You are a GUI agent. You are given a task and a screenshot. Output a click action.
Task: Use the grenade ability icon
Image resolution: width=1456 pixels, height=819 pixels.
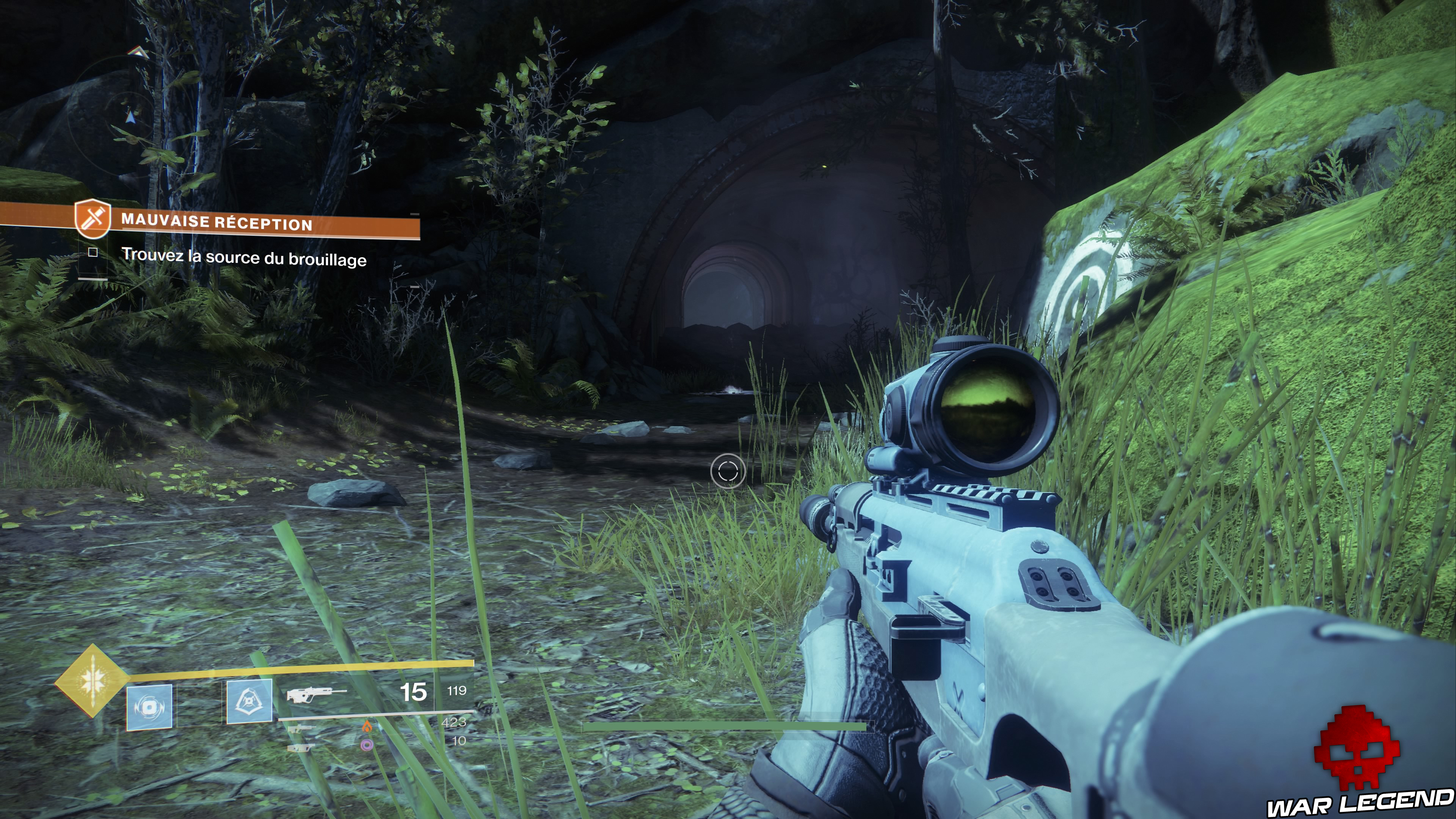149,706
